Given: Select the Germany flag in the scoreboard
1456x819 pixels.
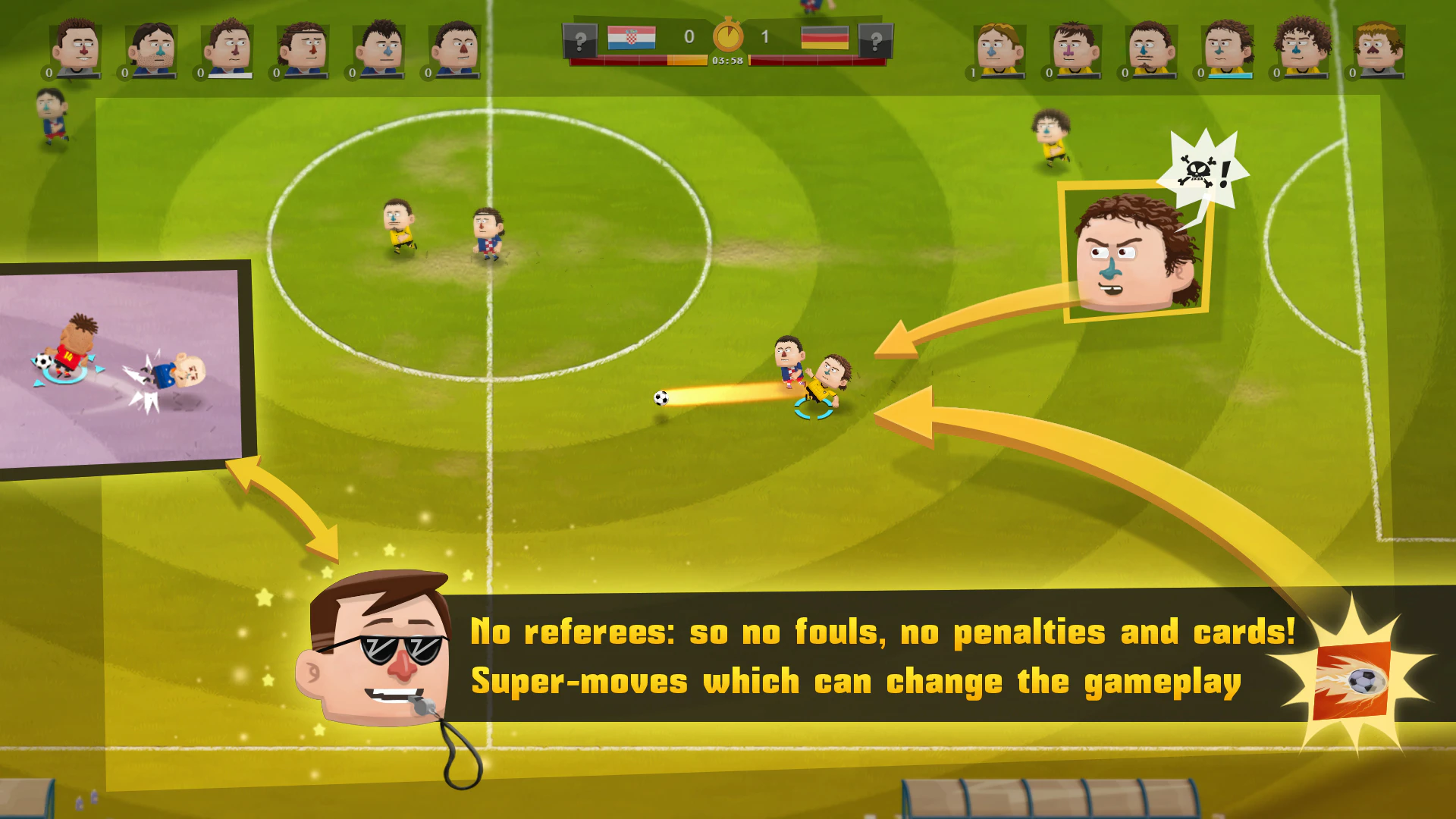Looking at the screenshot, I should 824,37.
